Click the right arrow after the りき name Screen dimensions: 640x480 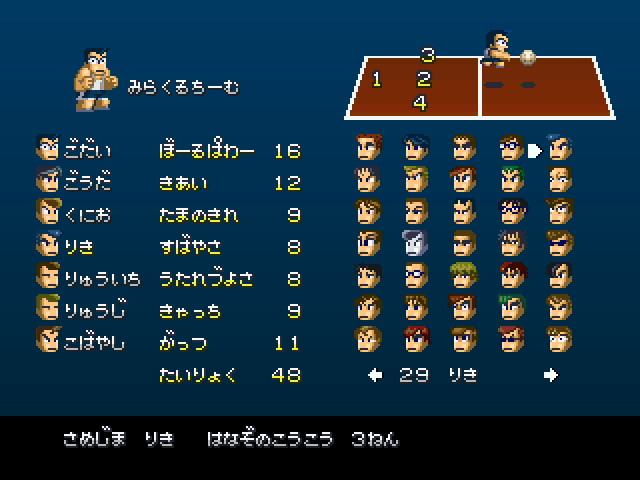coord(550,376)
